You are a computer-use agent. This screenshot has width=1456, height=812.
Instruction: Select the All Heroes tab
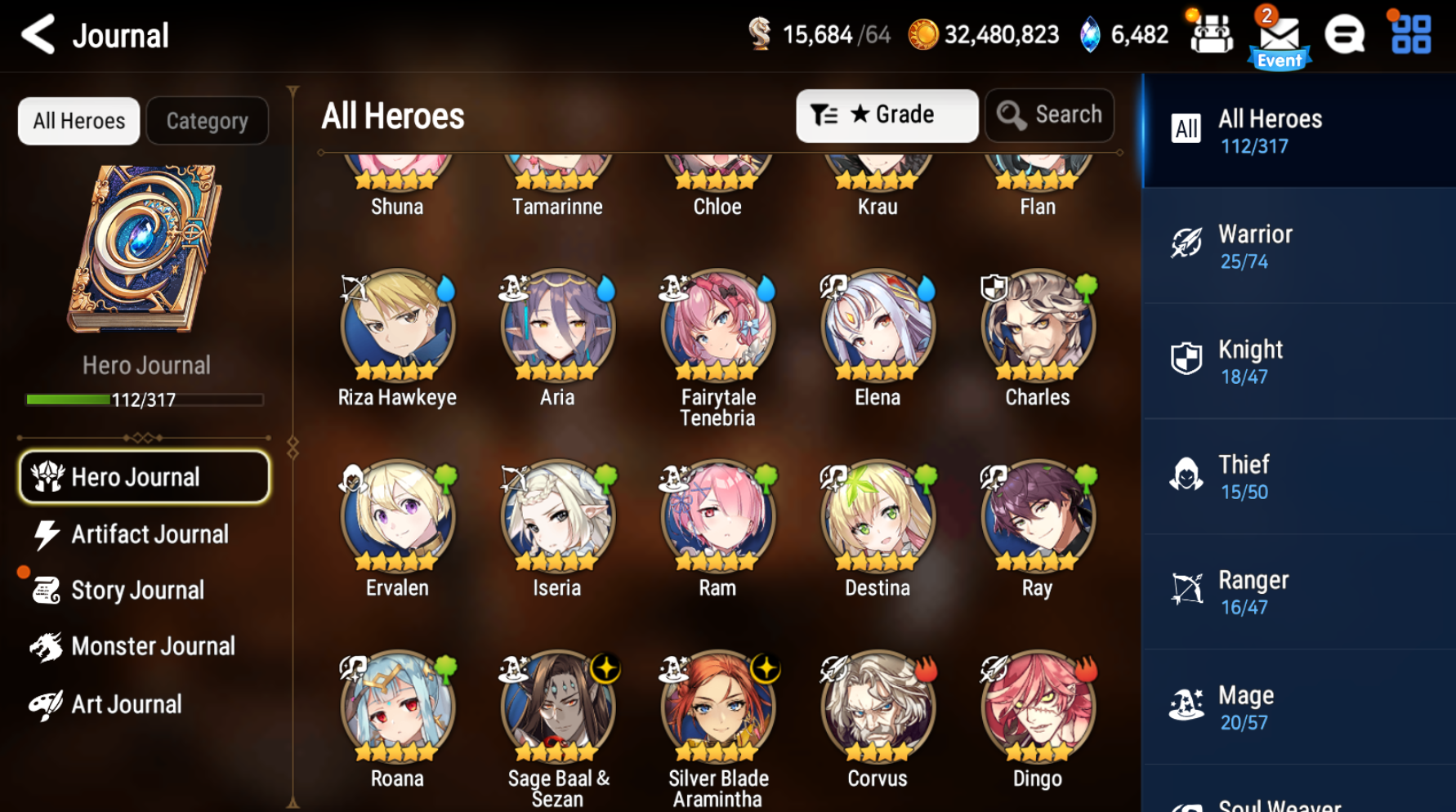pos(78,120)
